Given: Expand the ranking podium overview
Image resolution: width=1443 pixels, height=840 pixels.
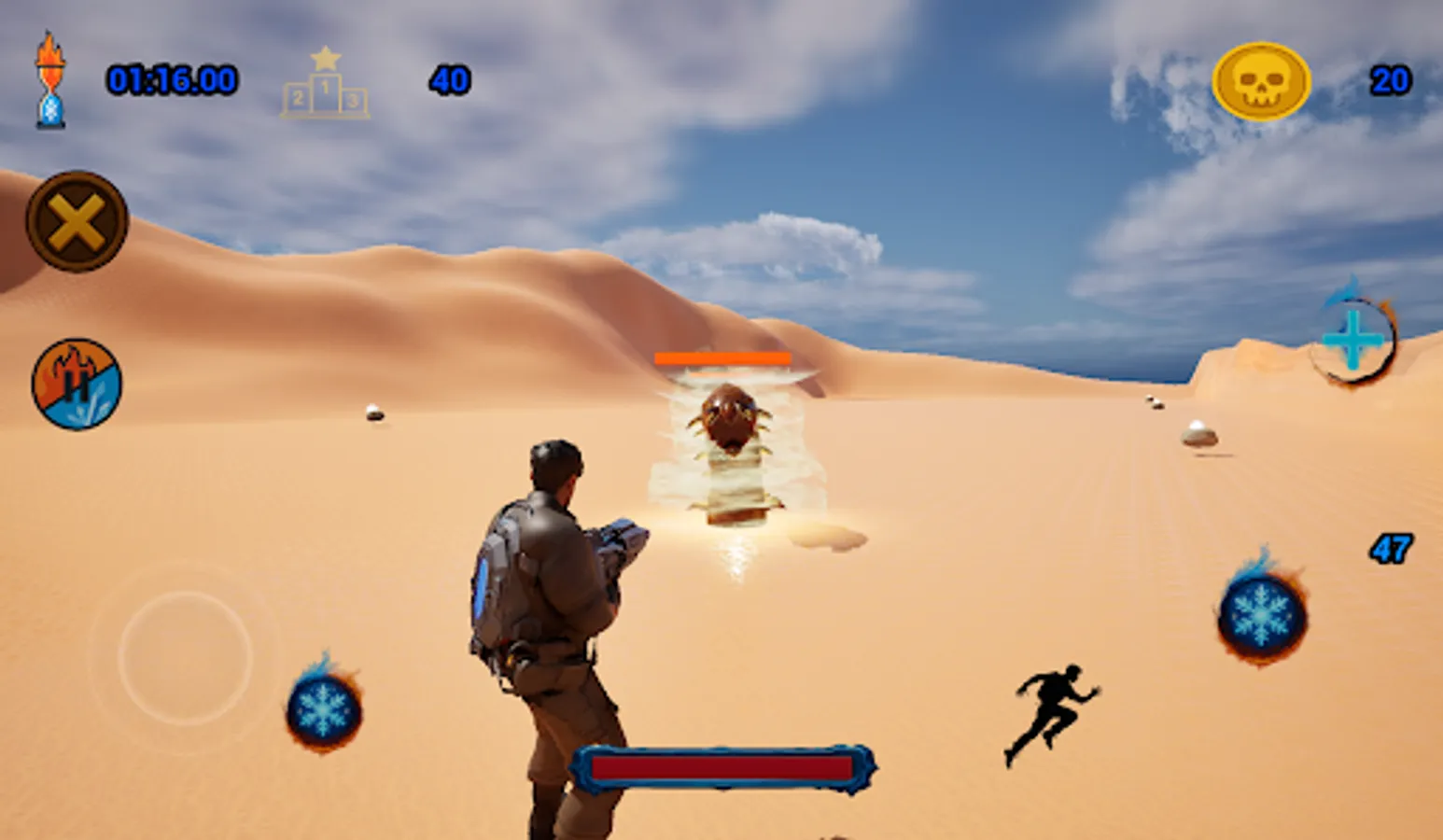Looking at the screenshot, I should click(323, 82).
